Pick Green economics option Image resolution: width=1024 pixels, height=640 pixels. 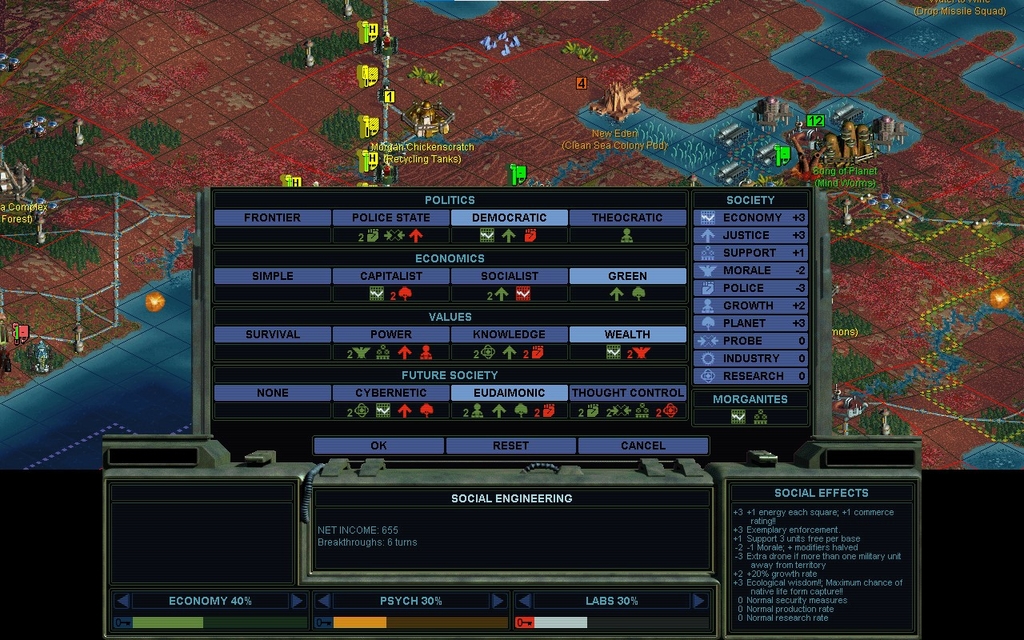click(627, 276)
